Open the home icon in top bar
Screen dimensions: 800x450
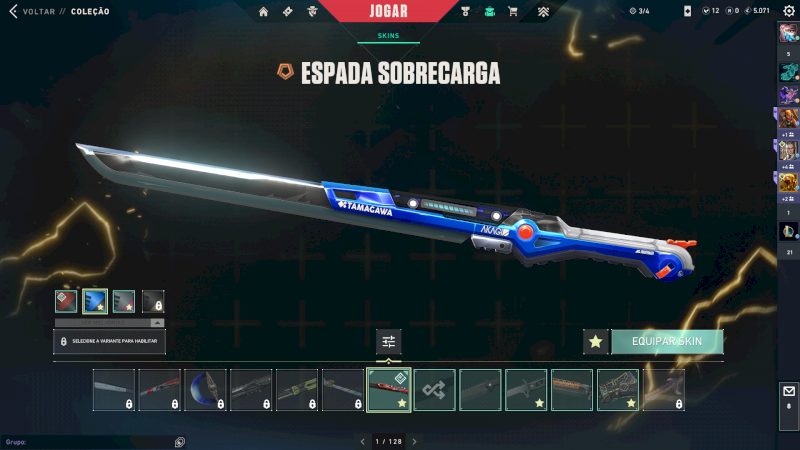pos(264,12)
